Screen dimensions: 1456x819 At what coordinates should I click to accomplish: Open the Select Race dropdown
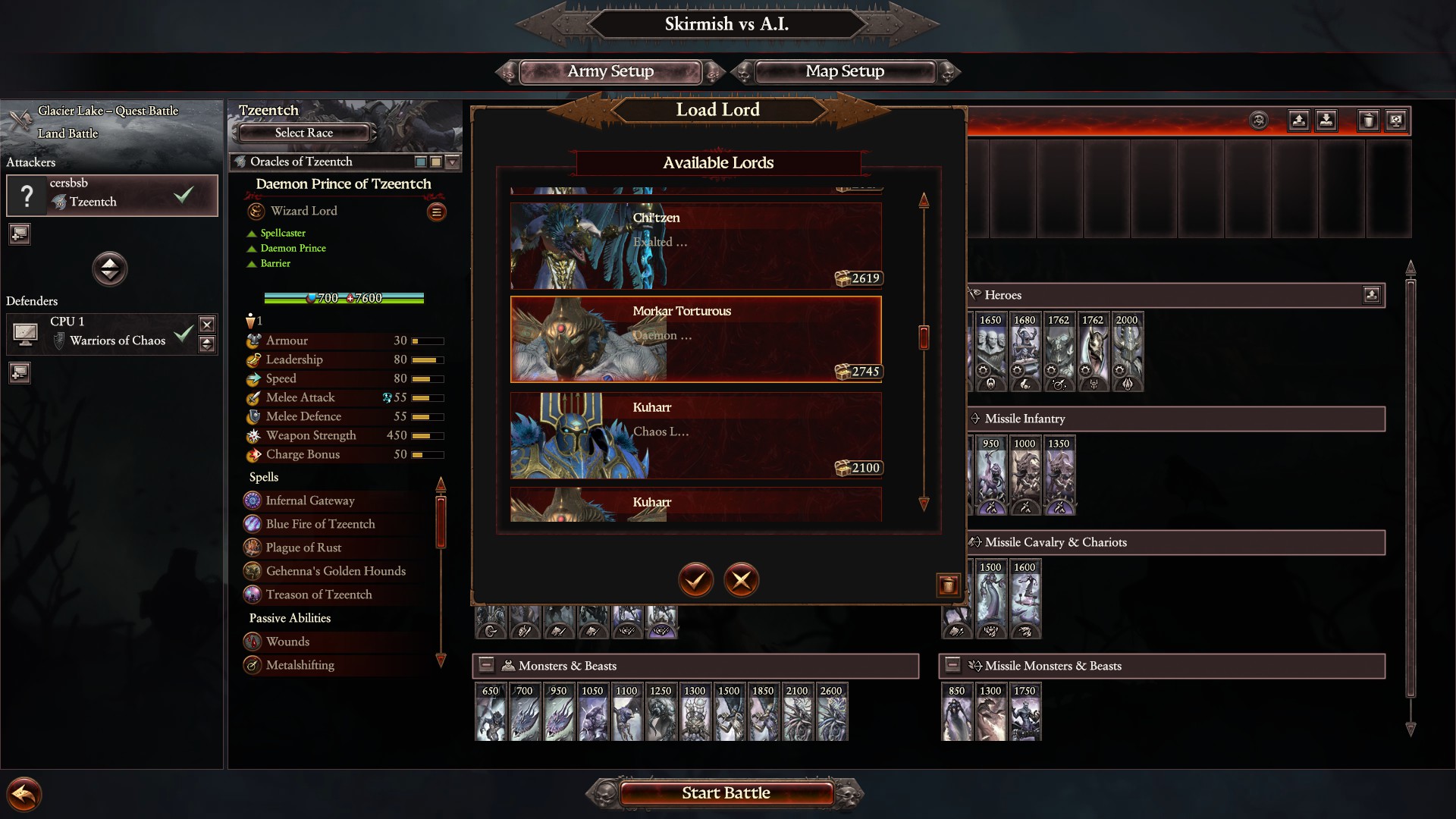302,133
